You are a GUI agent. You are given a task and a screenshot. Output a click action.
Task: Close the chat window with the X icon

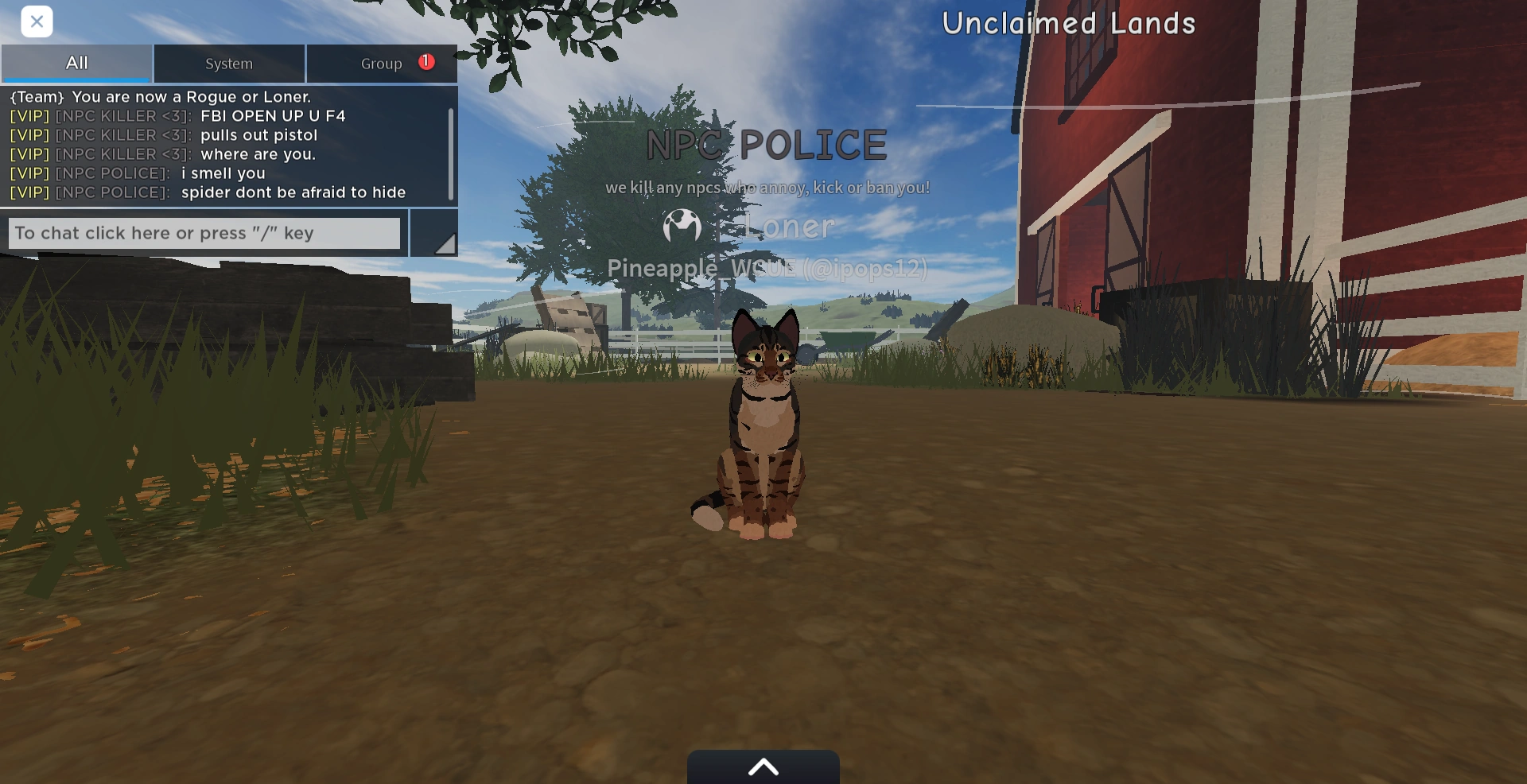click(37, 21)
